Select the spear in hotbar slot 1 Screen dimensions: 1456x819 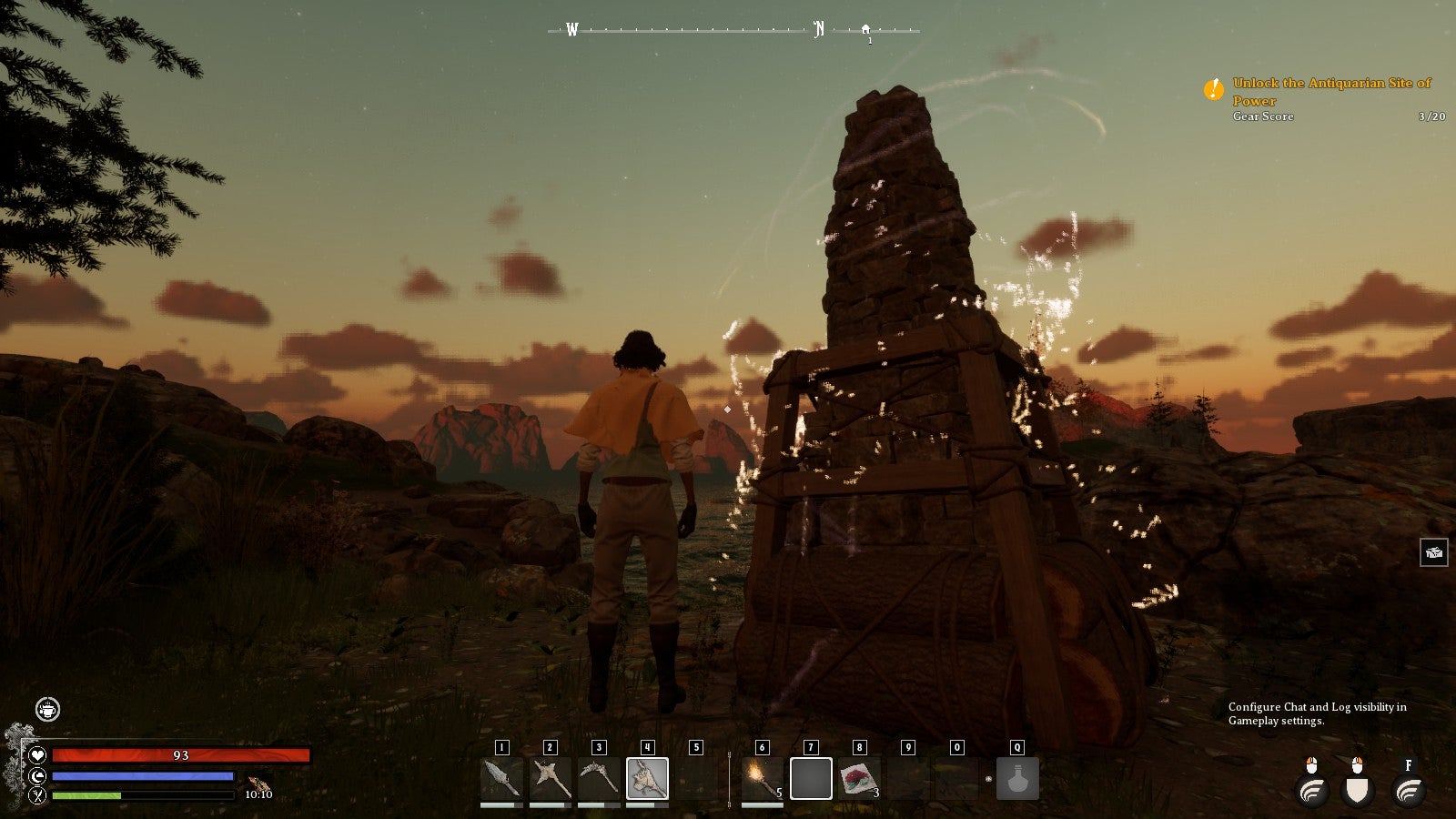tap(501, 778)
